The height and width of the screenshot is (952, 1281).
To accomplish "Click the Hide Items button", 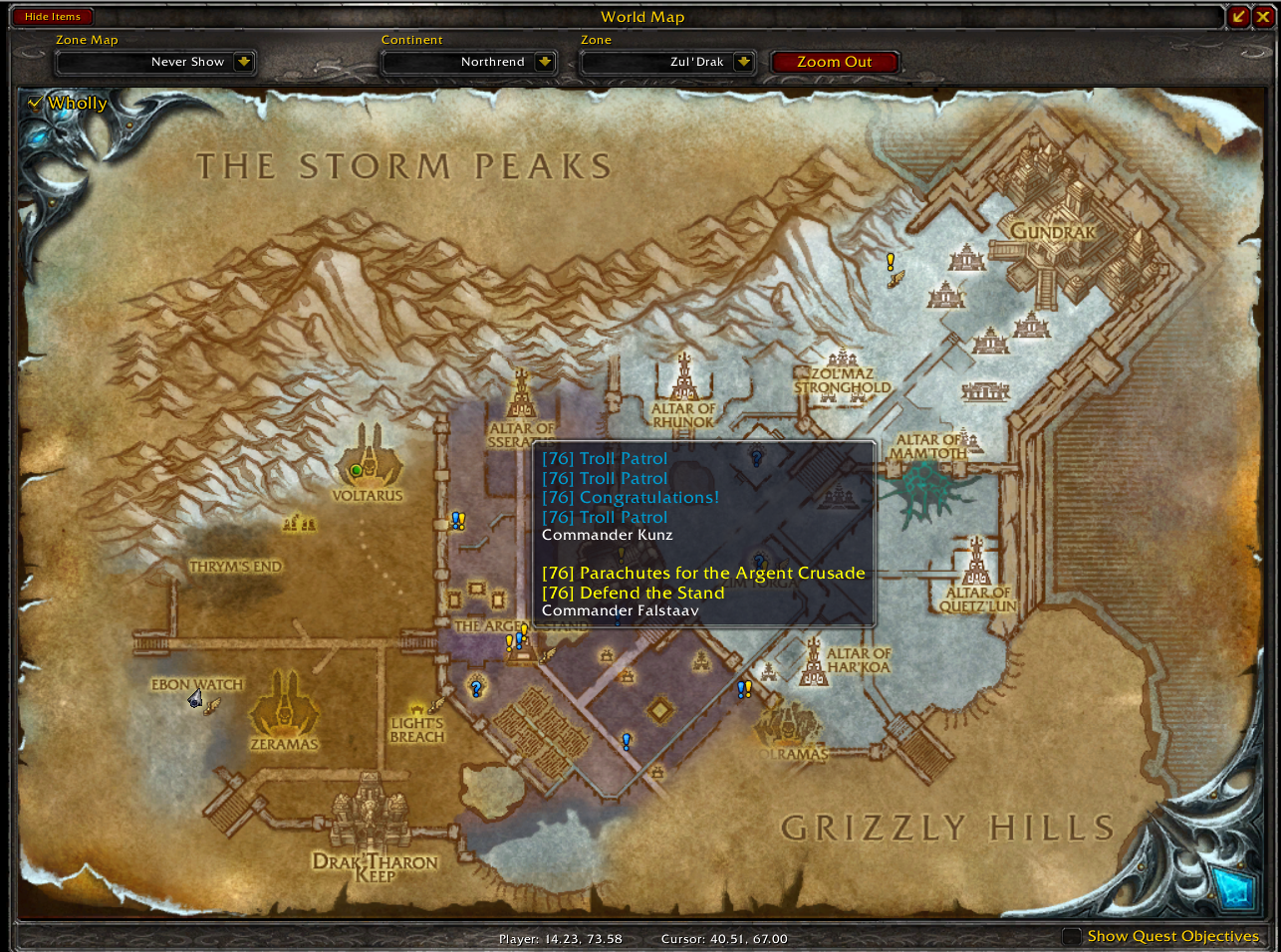I will [52, 16].
